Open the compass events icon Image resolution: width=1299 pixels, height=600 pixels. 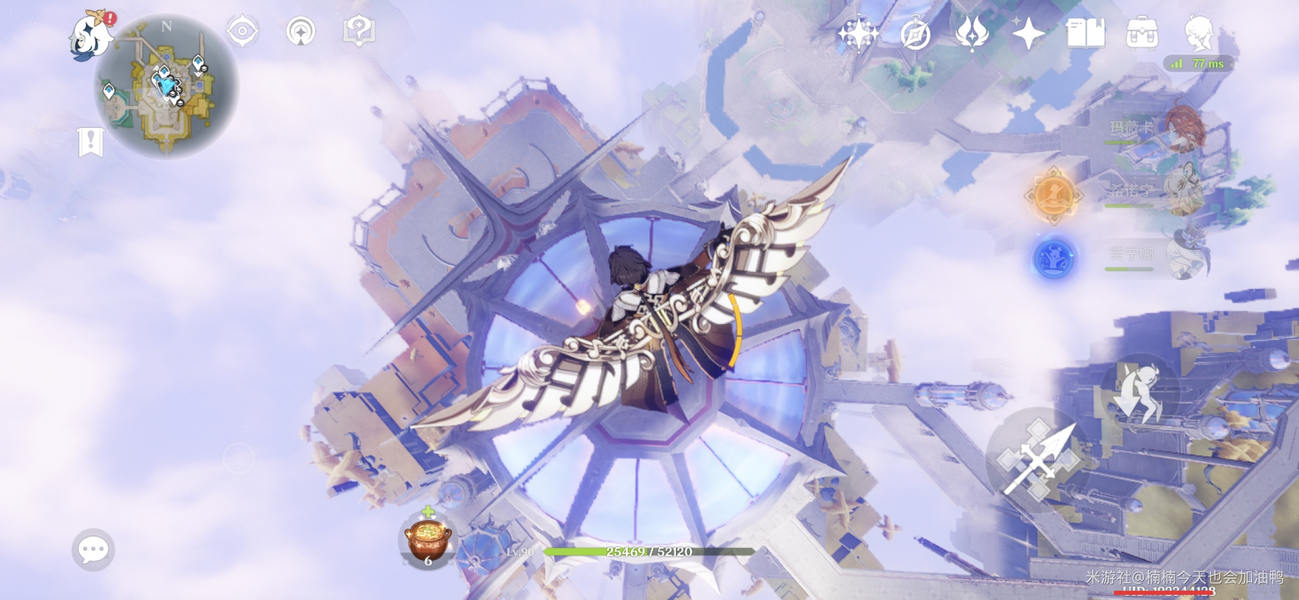(x=915, y=35)
